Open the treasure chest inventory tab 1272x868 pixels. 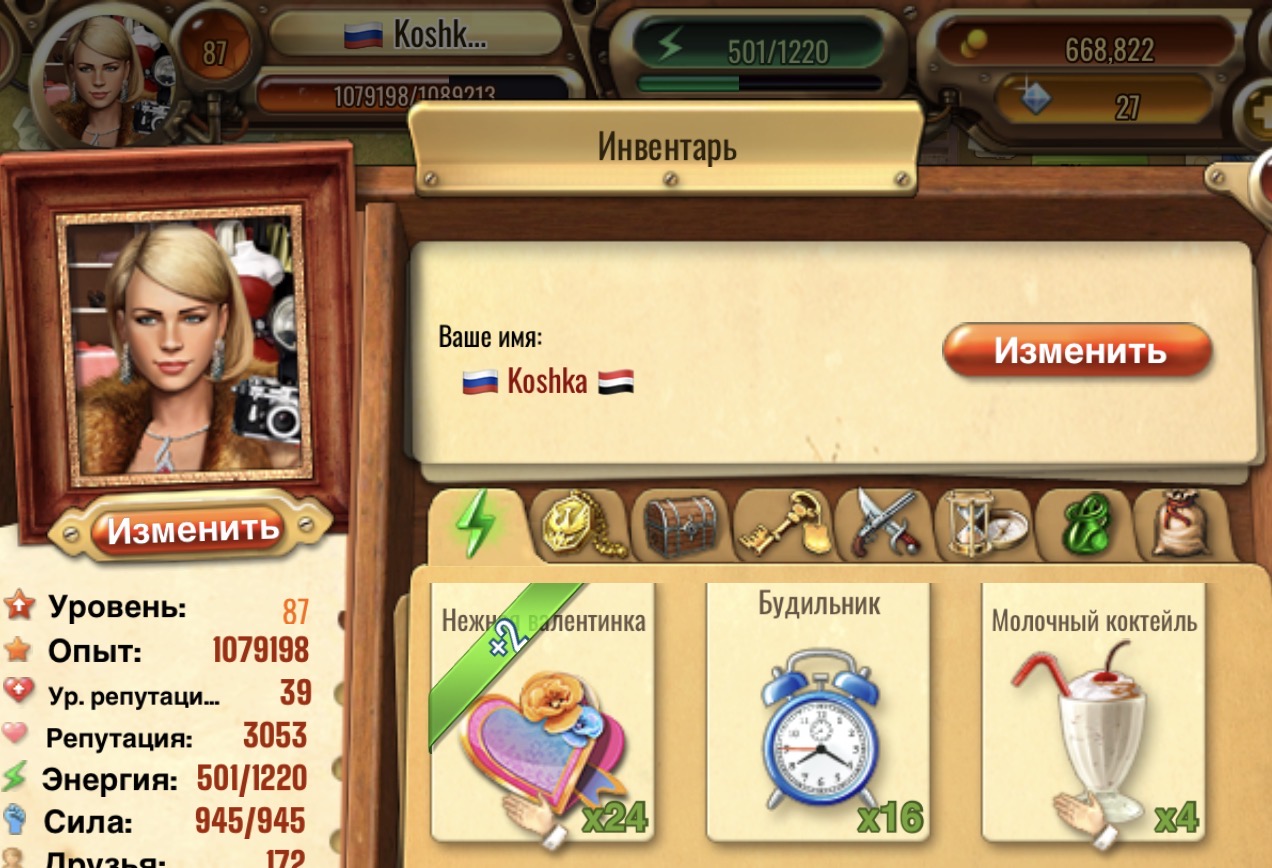point(680,524)
